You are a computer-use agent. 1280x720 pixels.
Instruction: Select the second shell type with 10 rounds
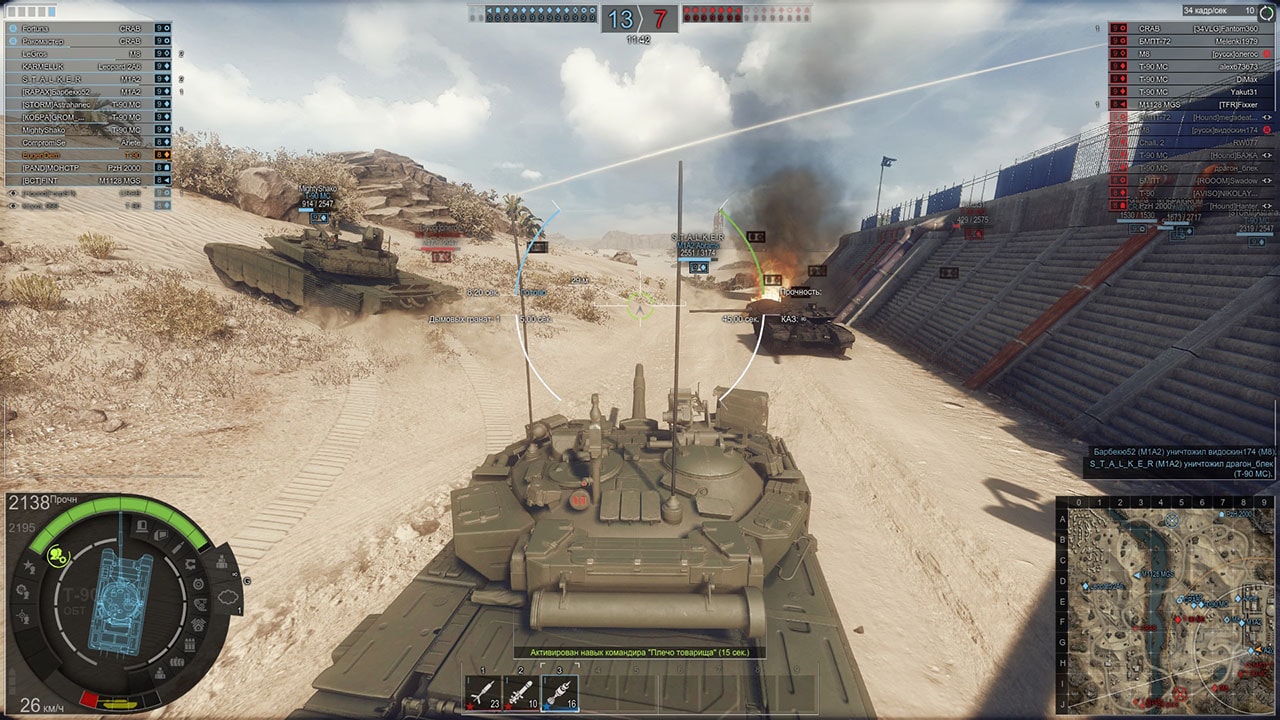pos(520,691)
